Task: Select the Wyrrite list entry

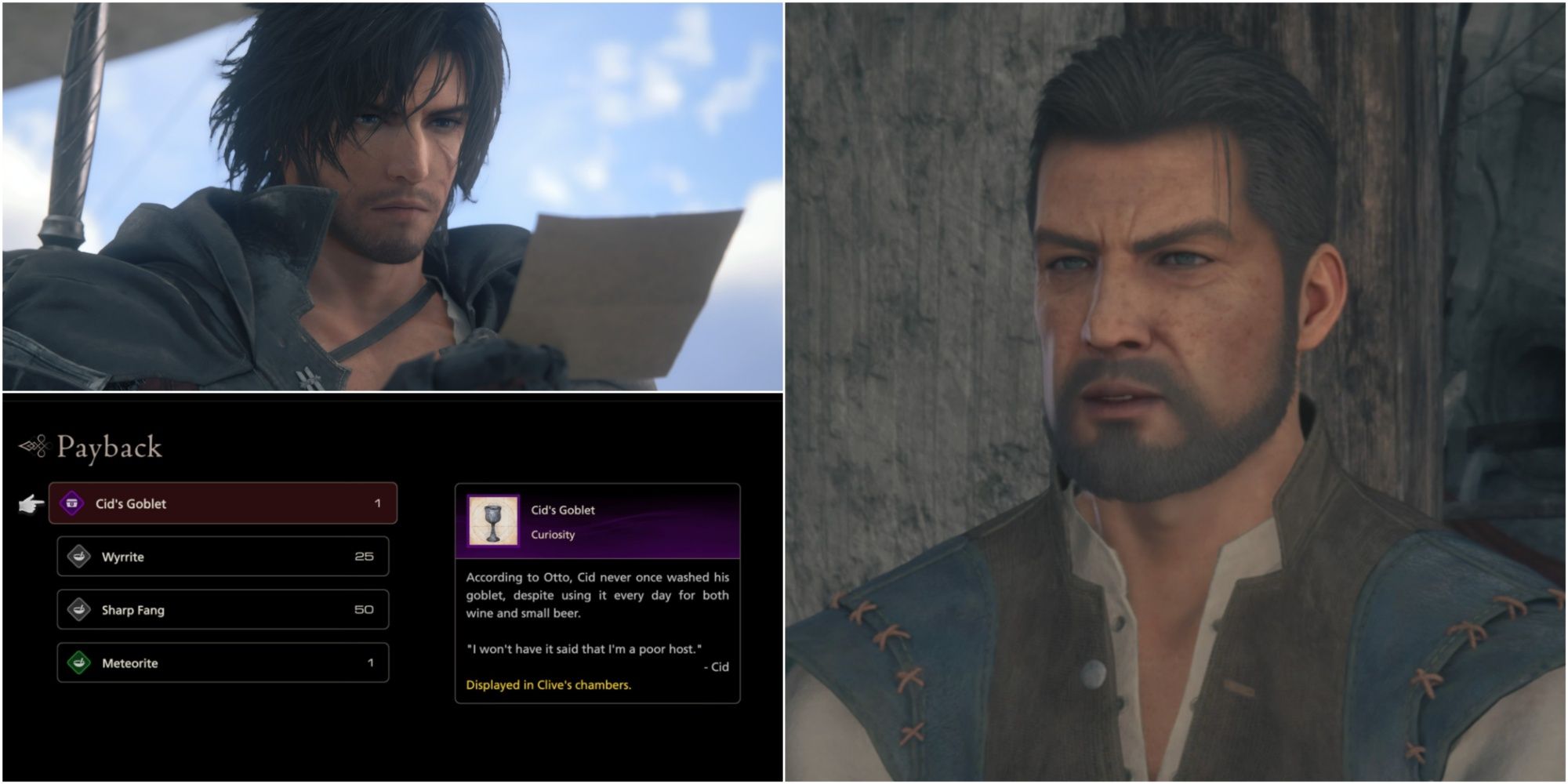Action: coord(223,556)
